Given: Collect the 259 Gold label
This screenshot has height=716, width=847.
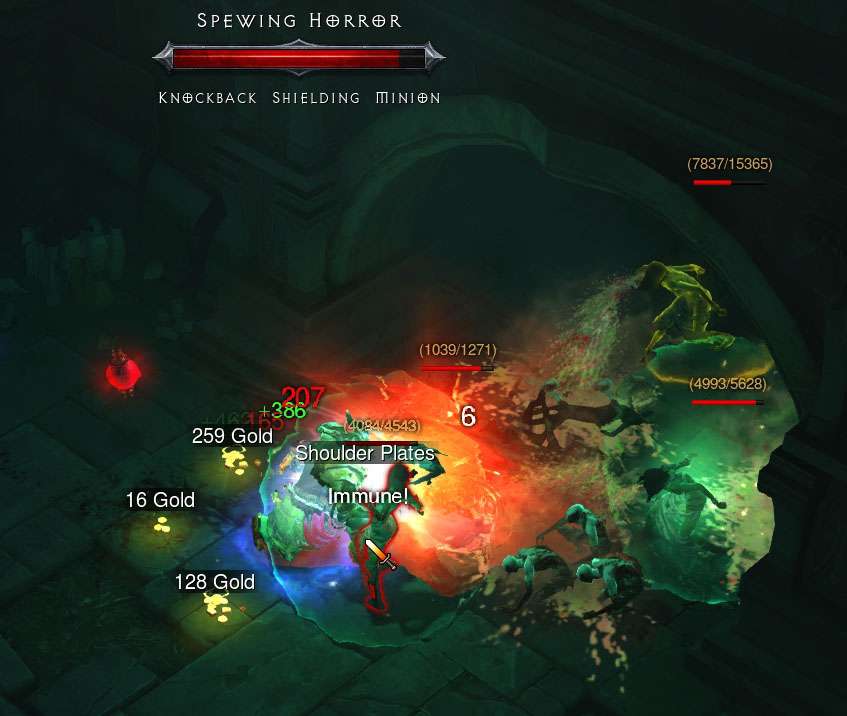Looking at the screenshot, I should coord(232,436).
